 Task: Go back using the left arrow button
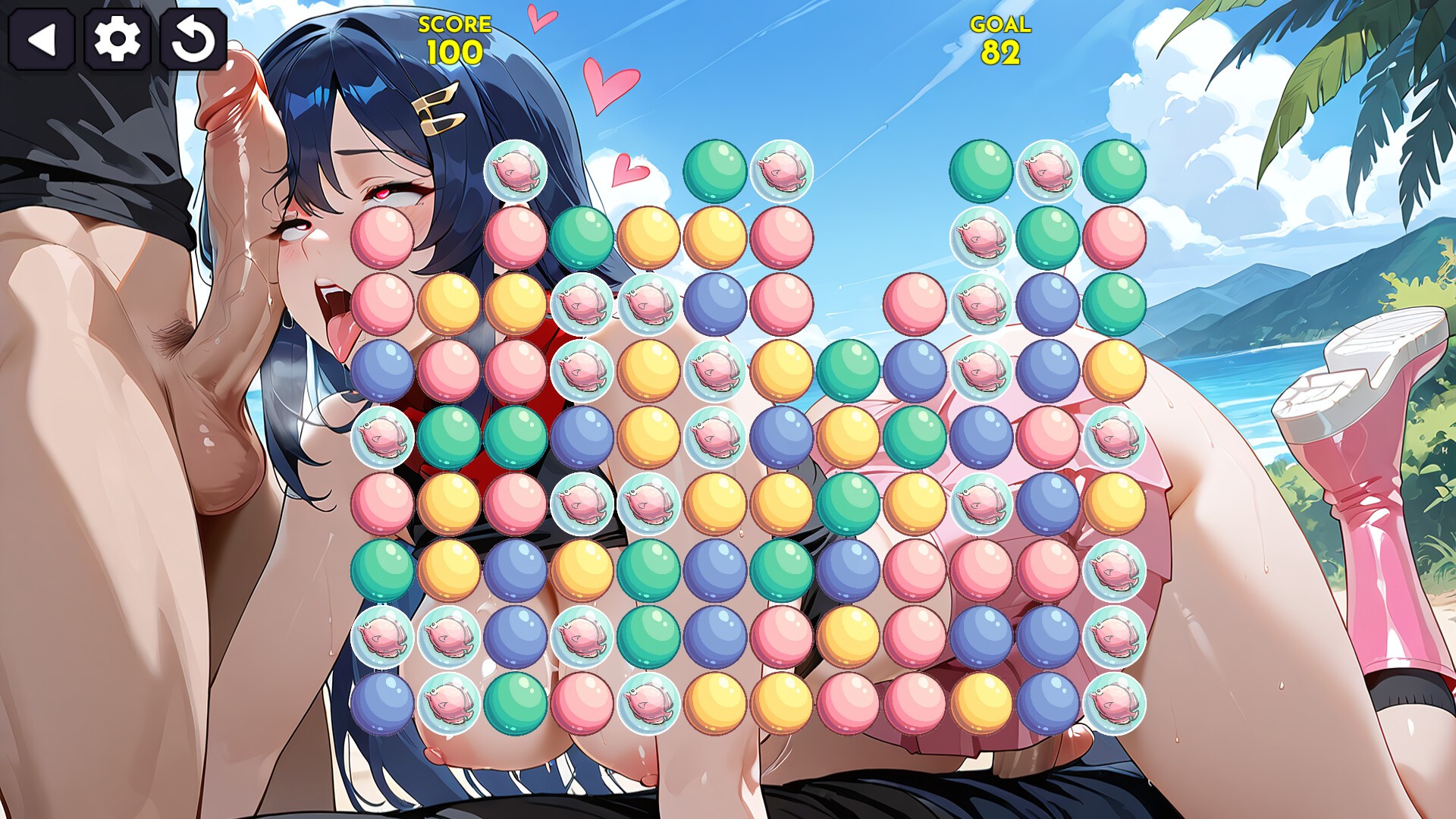pyautogui.click(x=41, y=39)
